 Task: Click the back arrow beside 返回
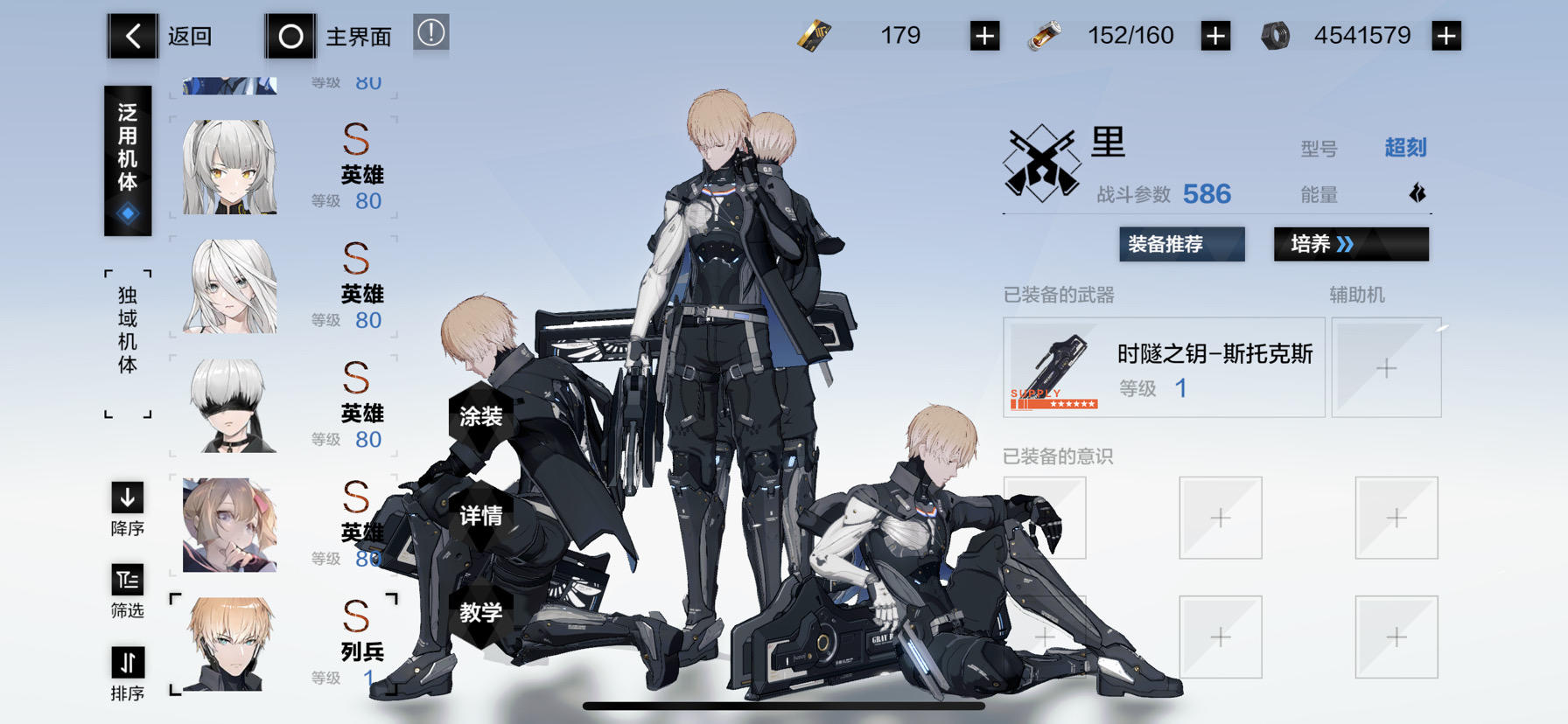point(132,36)
